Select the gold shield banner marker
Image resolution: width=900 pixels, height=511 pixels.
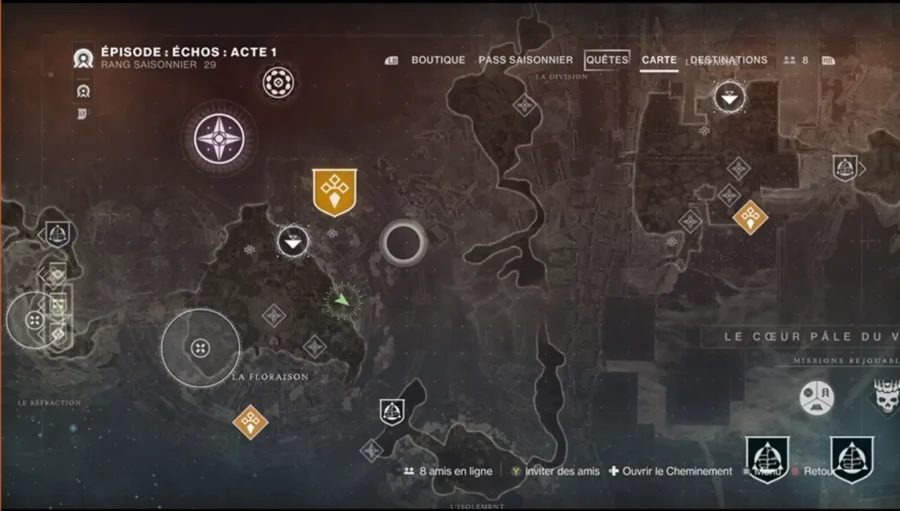(x=334, y=191)
